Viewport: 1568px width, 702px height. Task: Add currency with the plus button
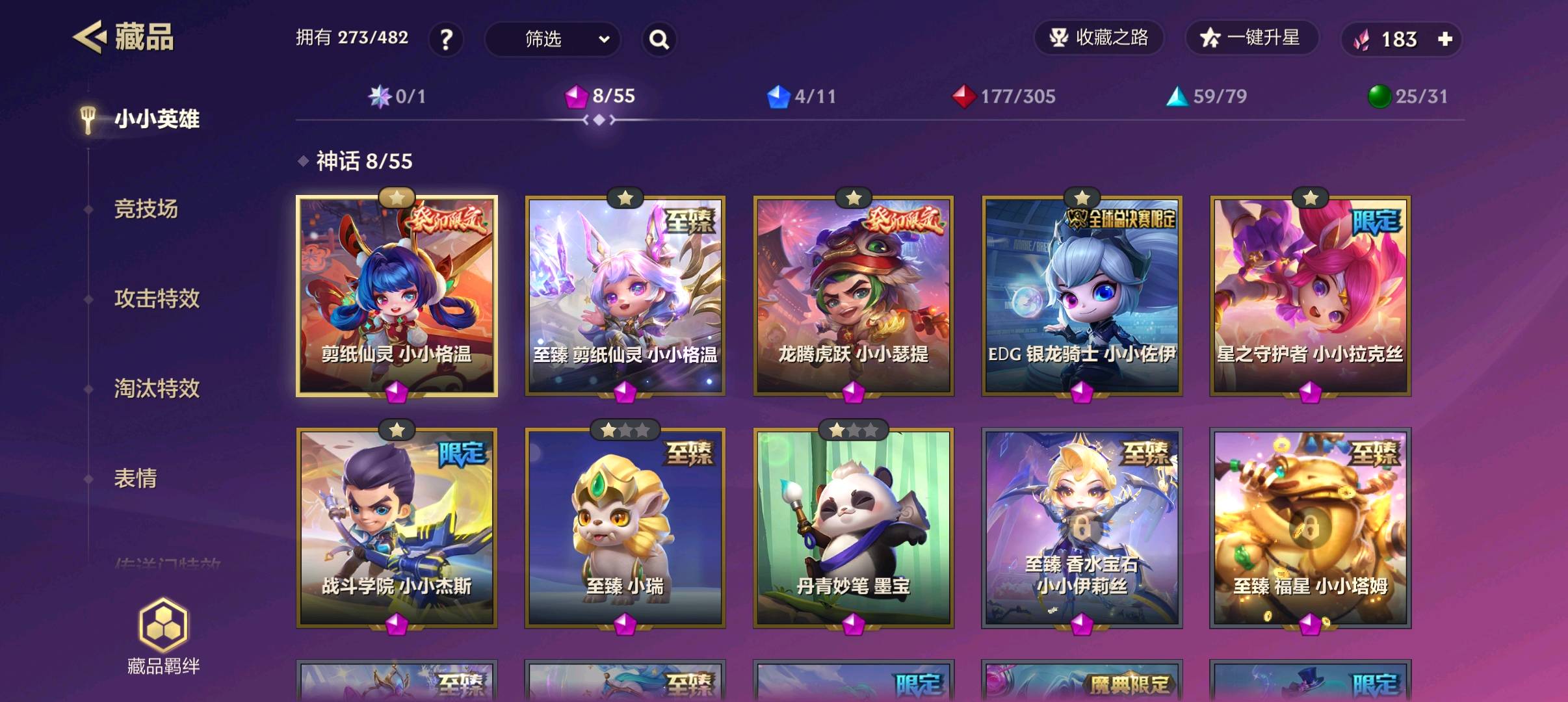point(1445,40)
